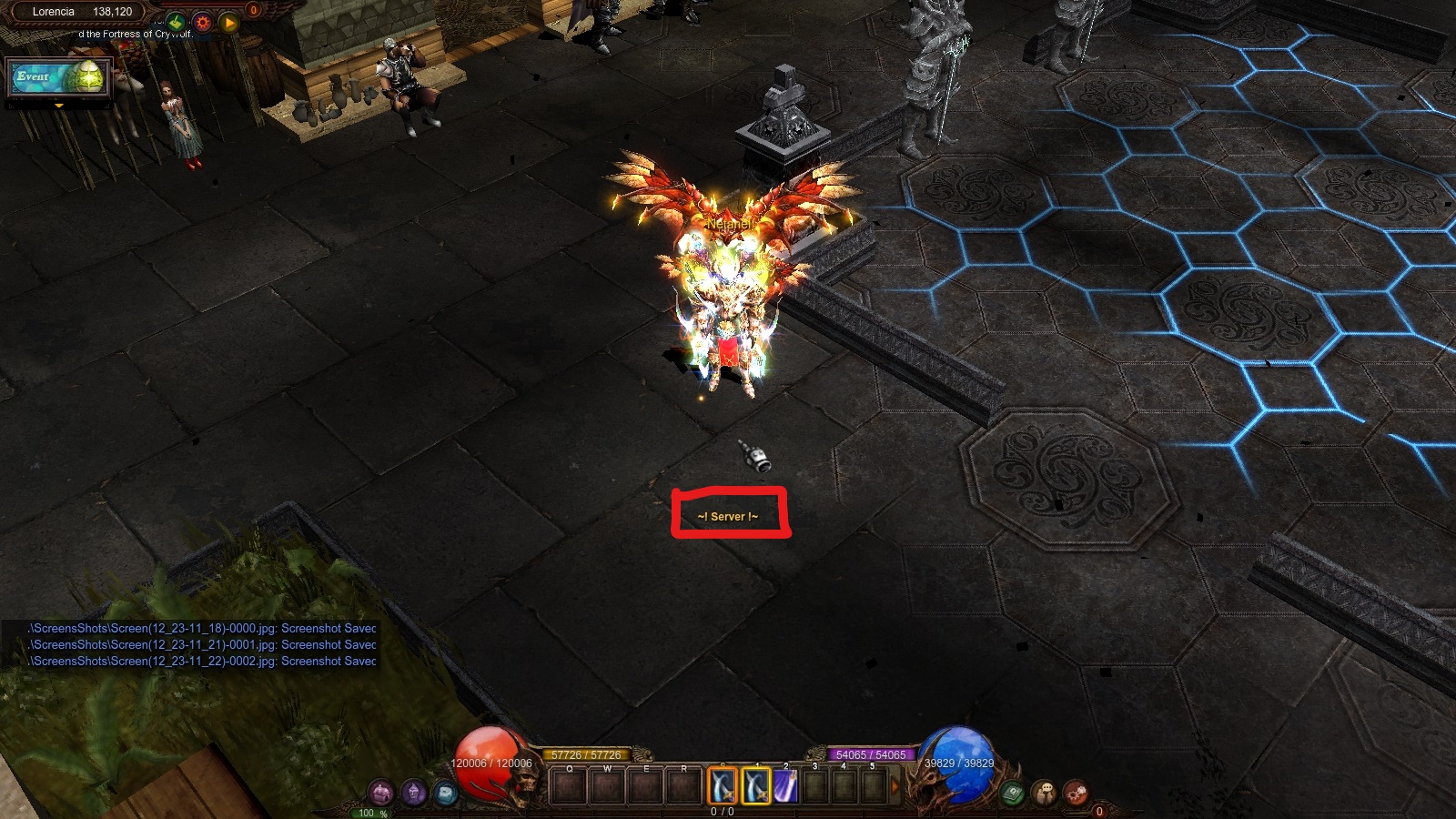Viewport: 1456px width, 819px height.
Task: Click the chat log of saved screenshots
Action: coord(202,644)
